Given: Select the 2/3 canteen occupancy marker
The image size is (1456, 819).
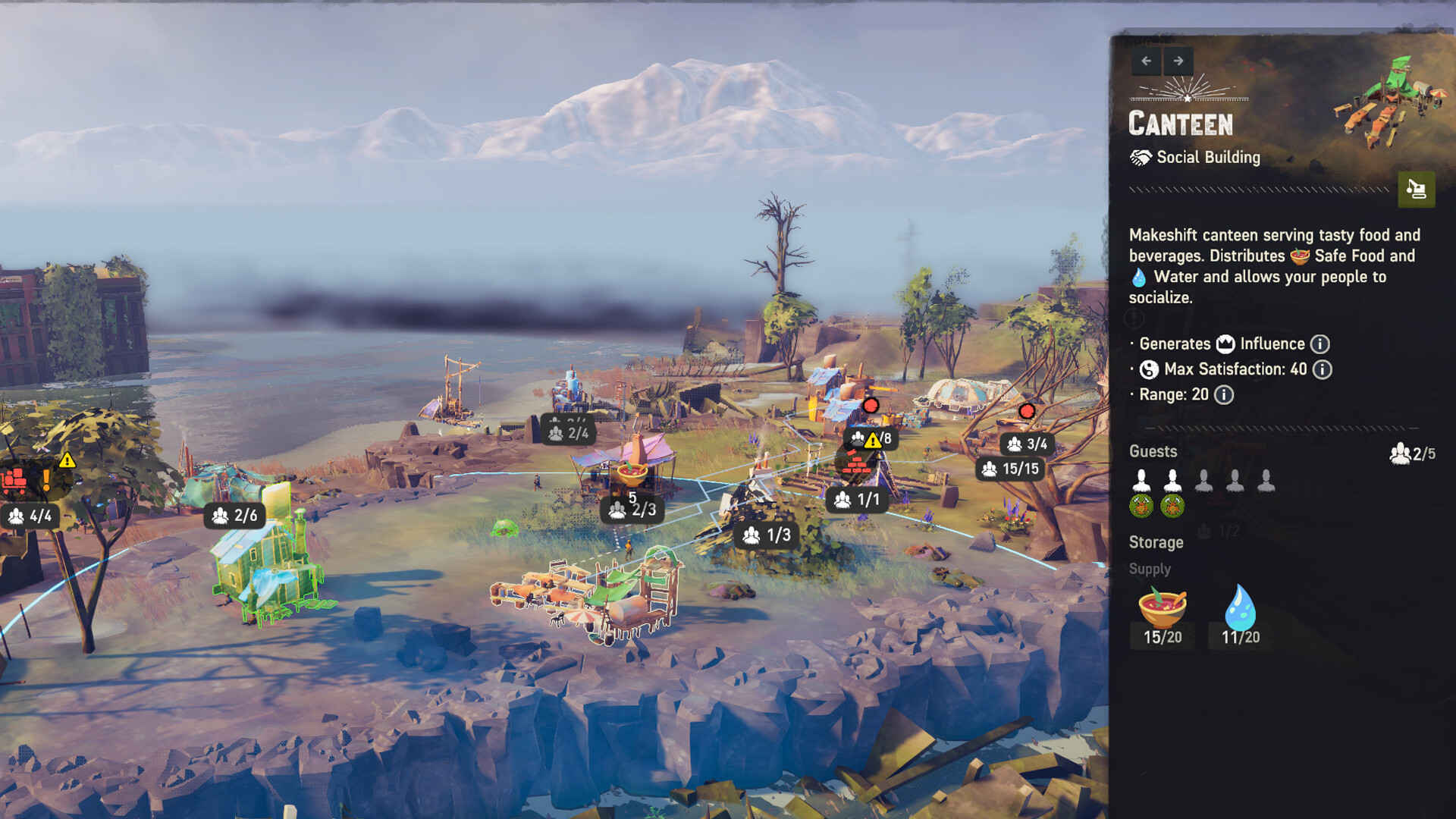Looking at the screenshot, I should (633, 510).
